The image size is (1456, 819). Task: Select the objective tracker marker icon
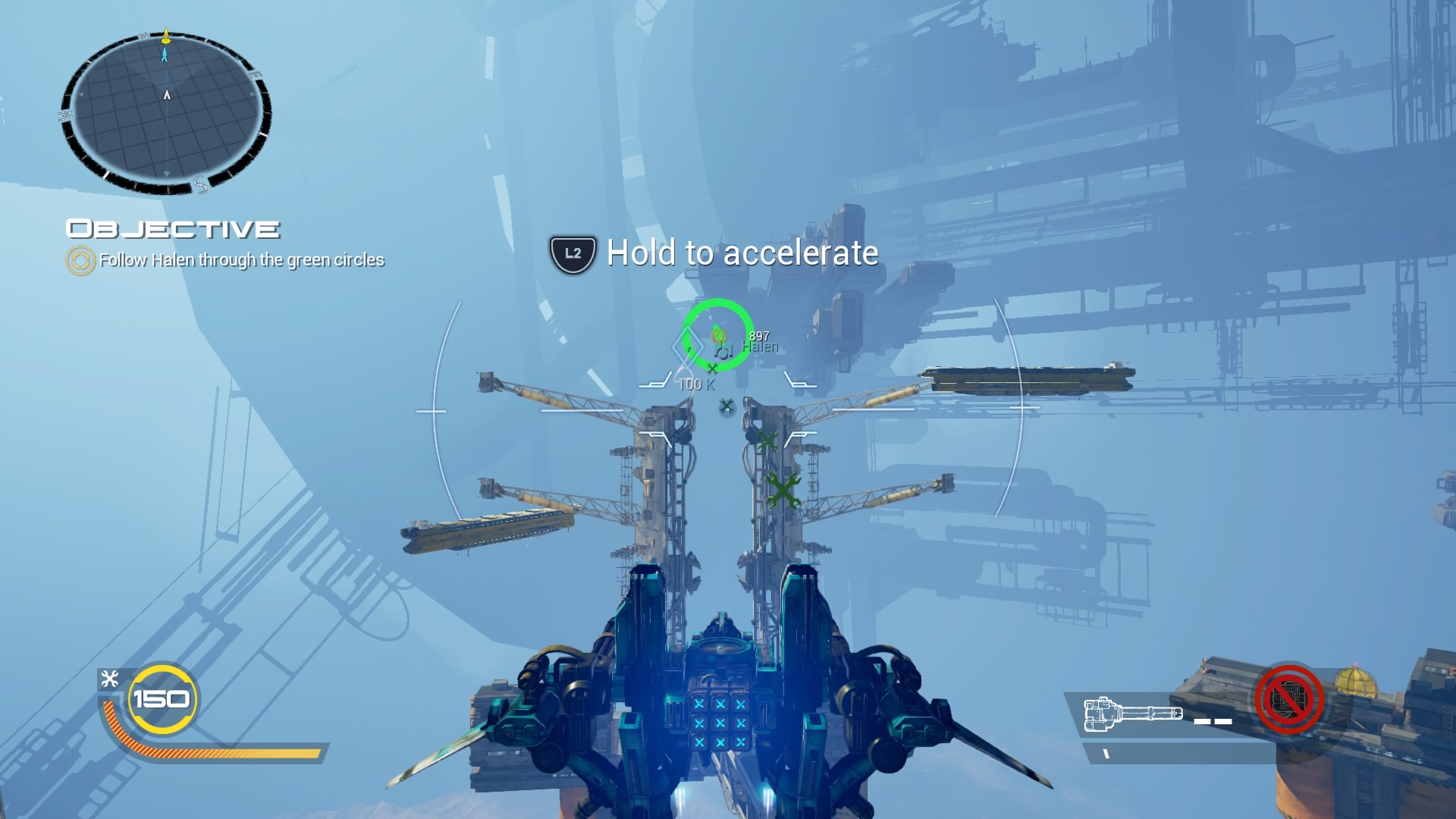[80, 260]
